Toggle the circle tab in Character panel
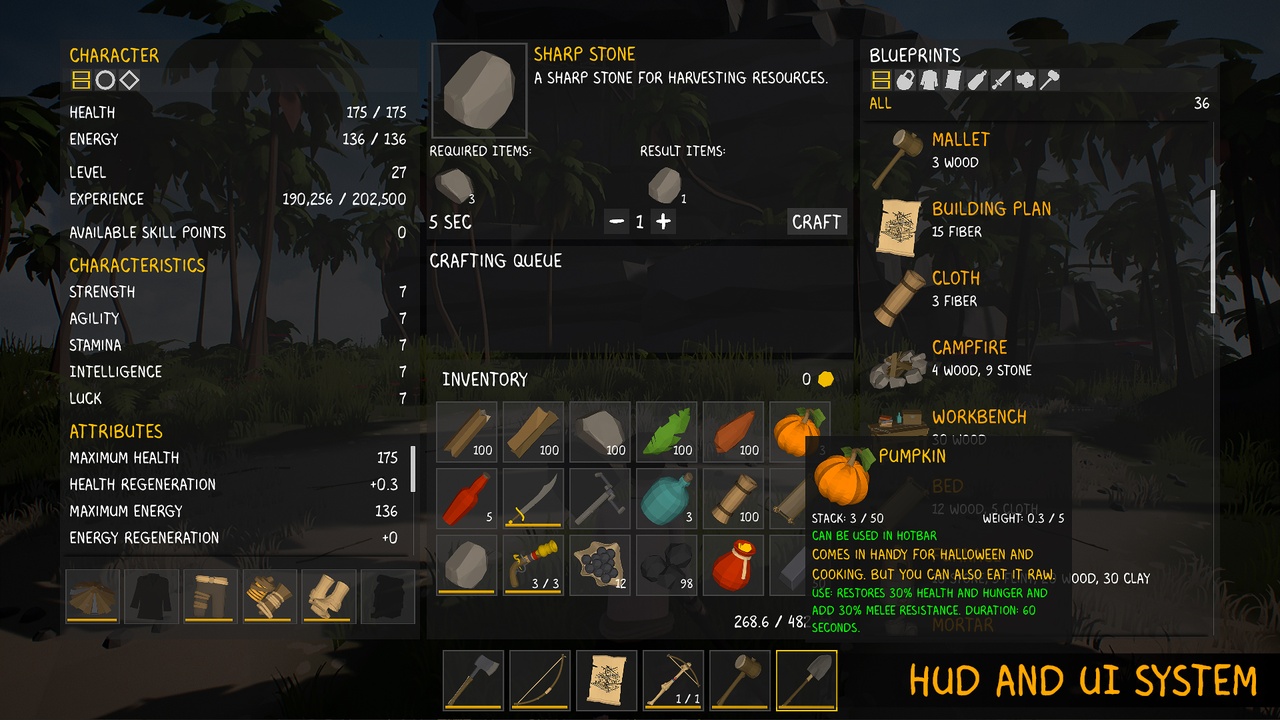 pyautogui.click(x=104, y=80)
